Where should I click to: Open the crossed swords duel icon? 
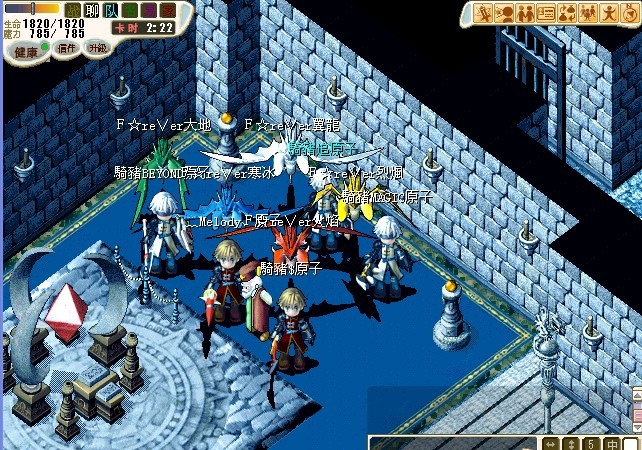point(485,13)
